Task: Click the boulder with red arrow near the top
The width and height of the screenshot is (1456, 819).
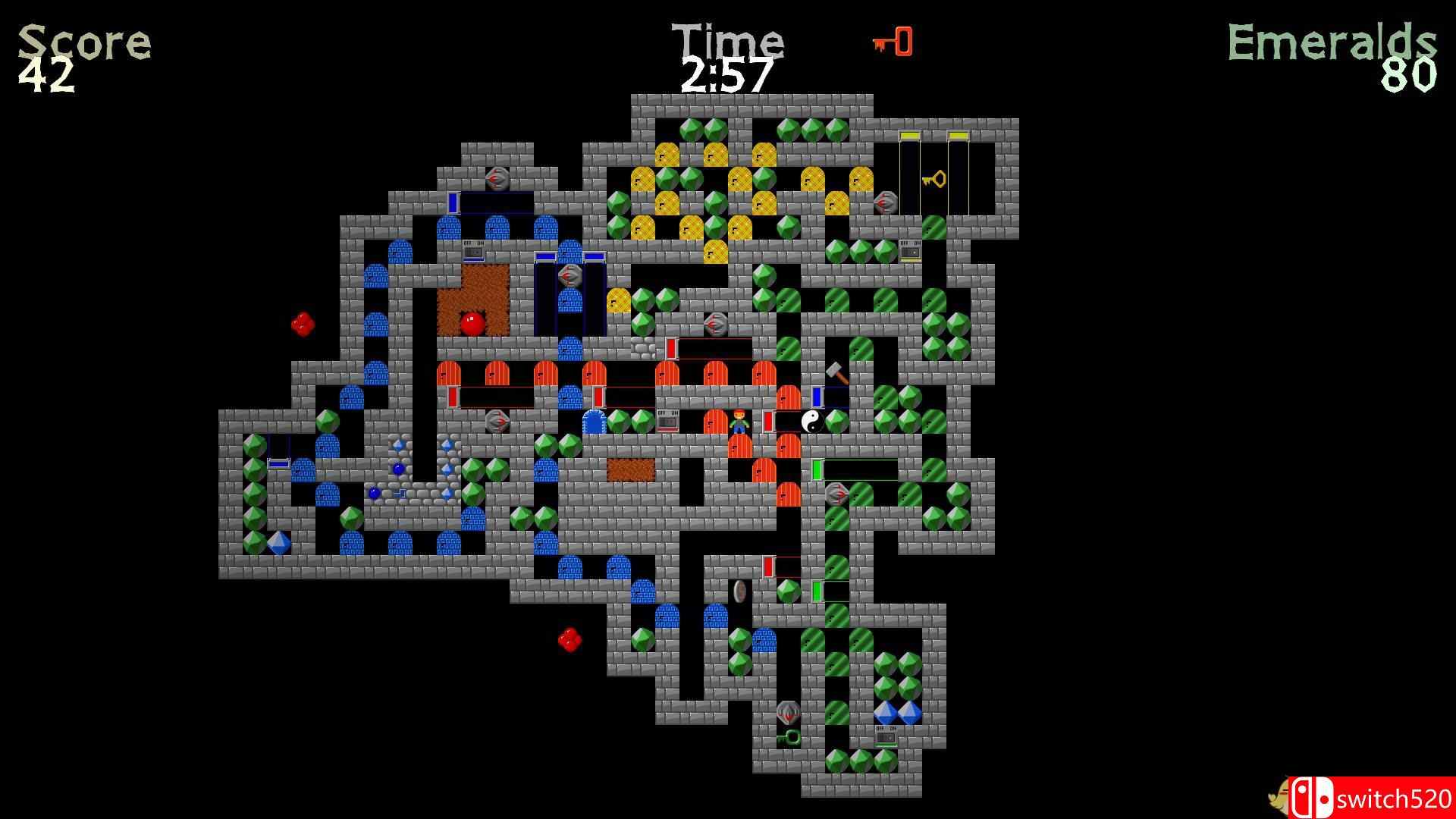Action: tap(497, 180)
